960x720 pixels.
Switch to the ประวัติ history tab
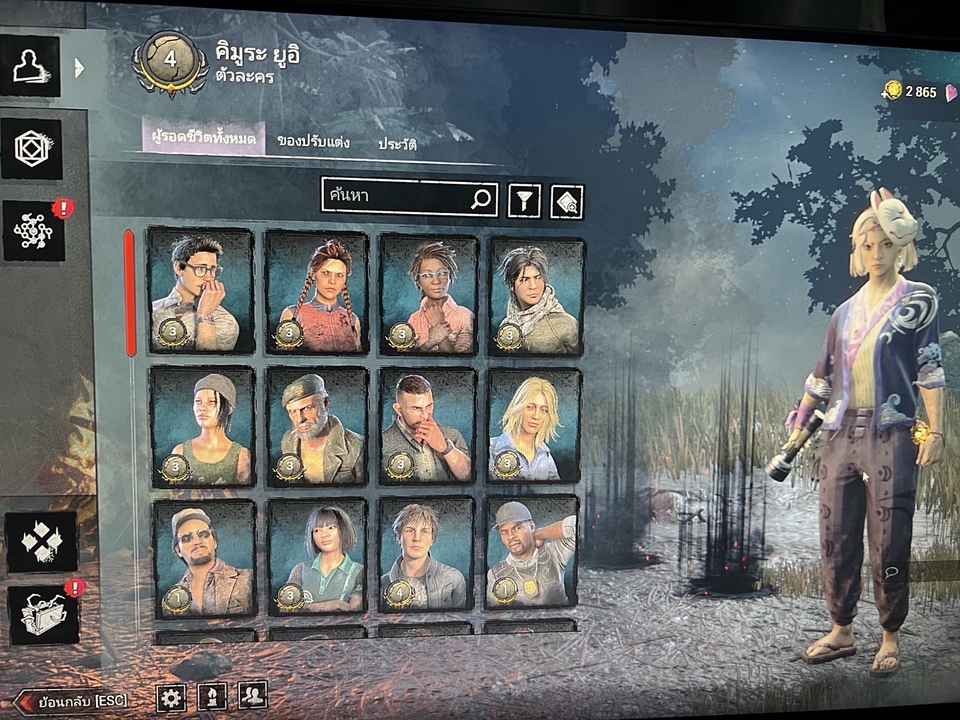[397, 144]
